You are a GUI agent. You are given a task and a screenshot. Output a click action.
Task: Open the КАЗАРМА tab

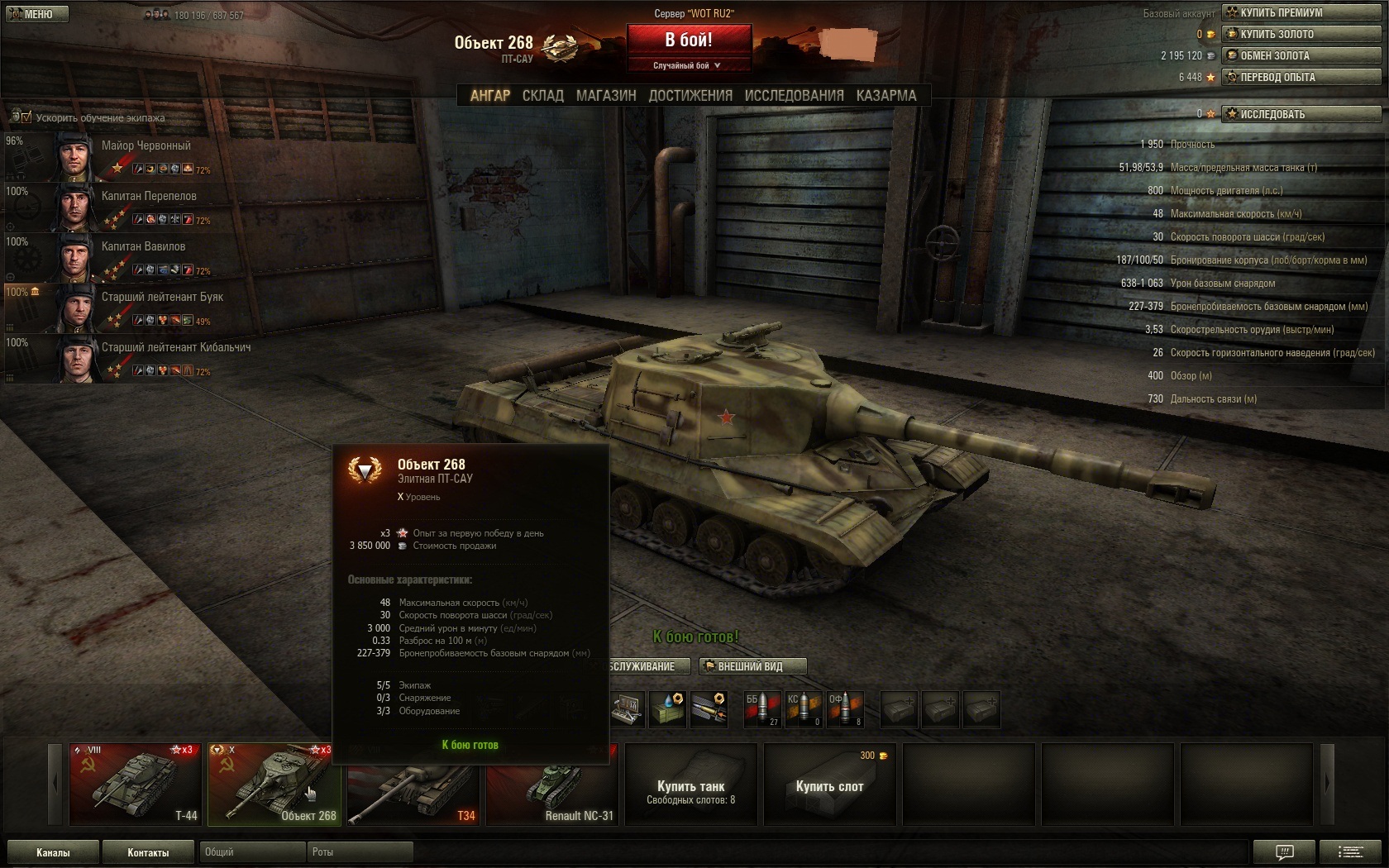tap(886, 96)
